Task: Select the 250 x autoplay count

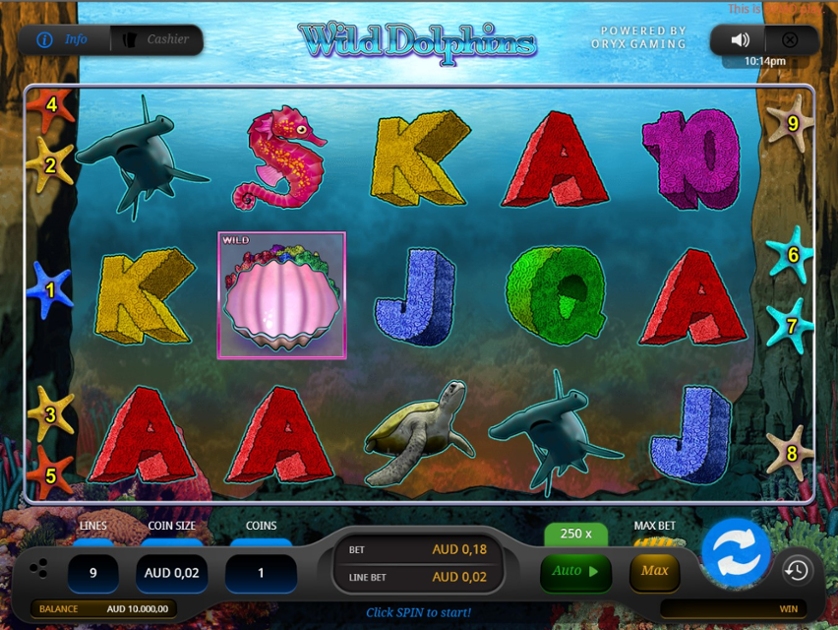Action: [x=575, y=534]
